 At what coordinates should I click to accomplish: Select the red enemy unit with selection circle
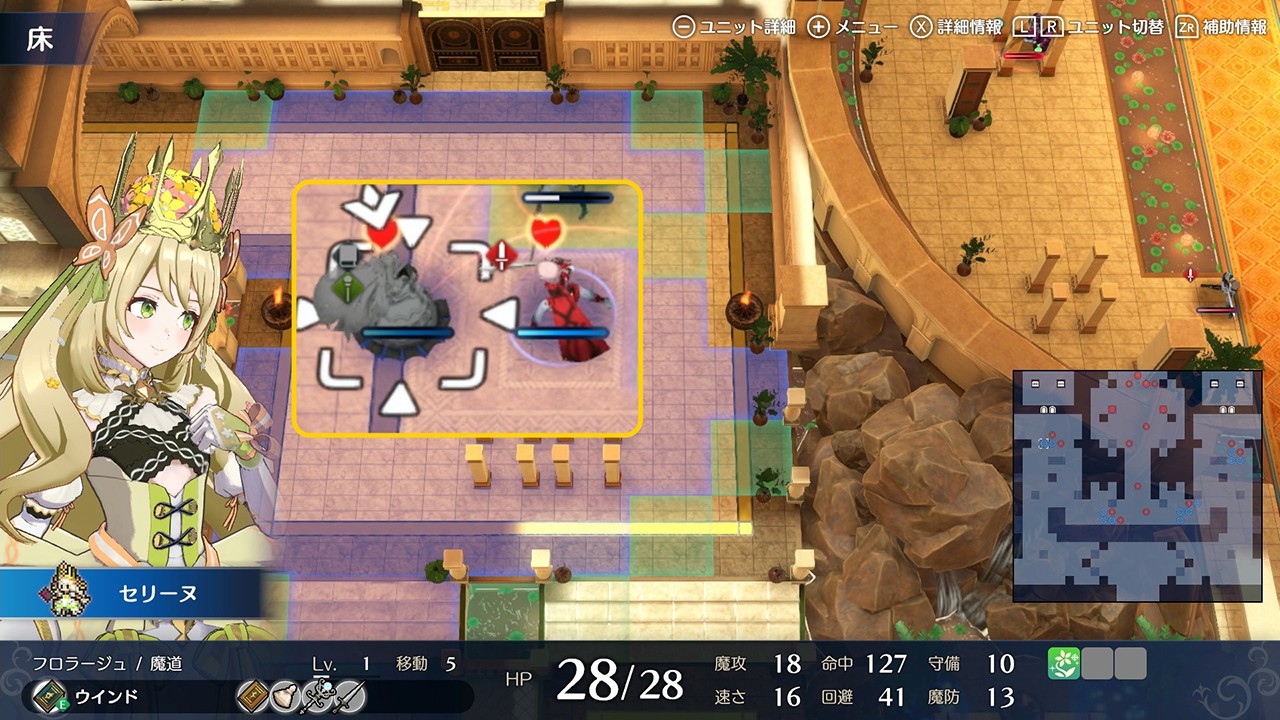[567, 310]
